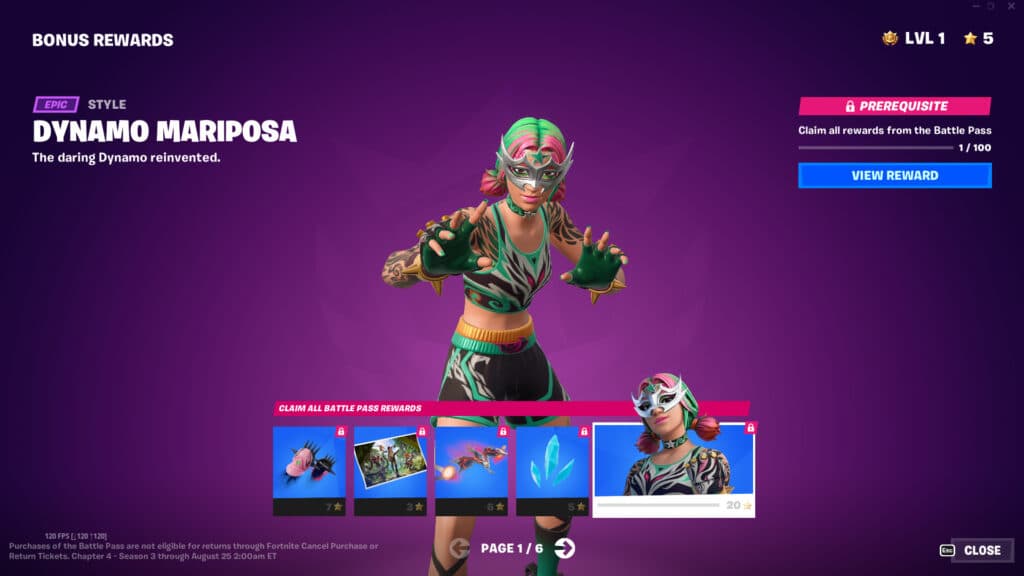The image size is (1024, 576).
Task: Select the Dynamo Mariposa style reward tile
Action: [x=673, y=468]
